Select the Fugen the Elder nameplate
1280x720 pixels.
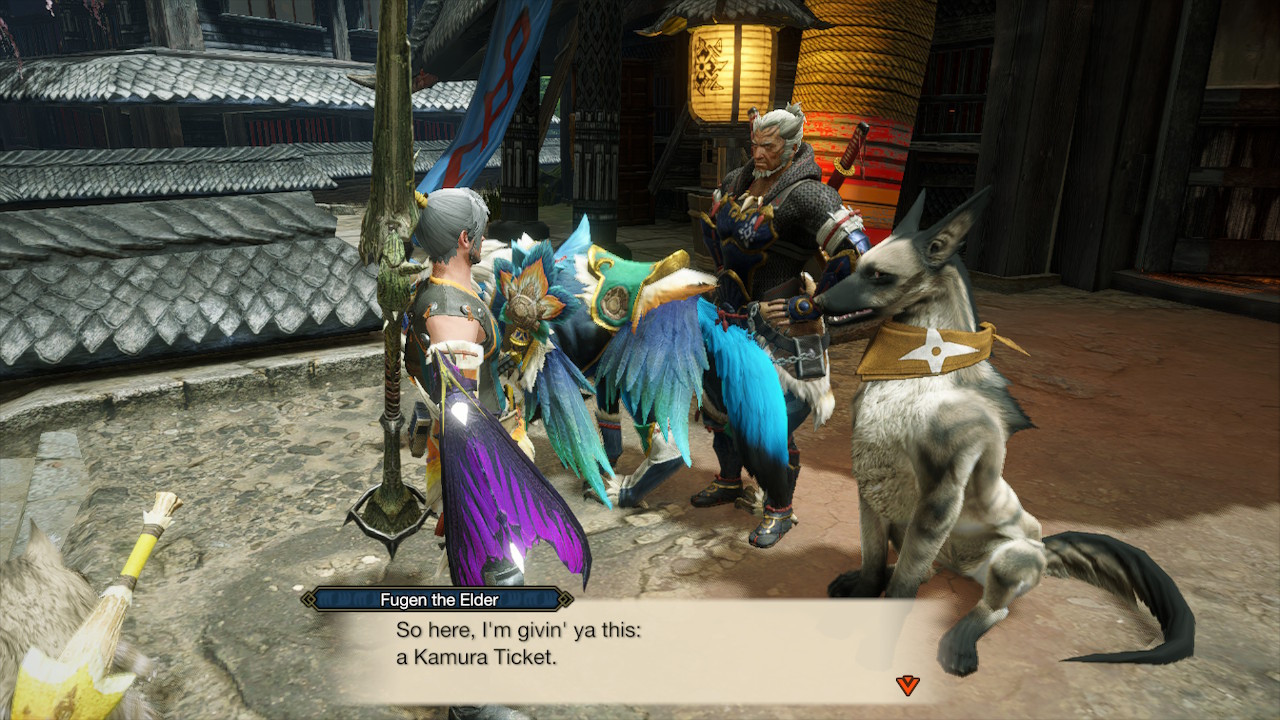438,601
